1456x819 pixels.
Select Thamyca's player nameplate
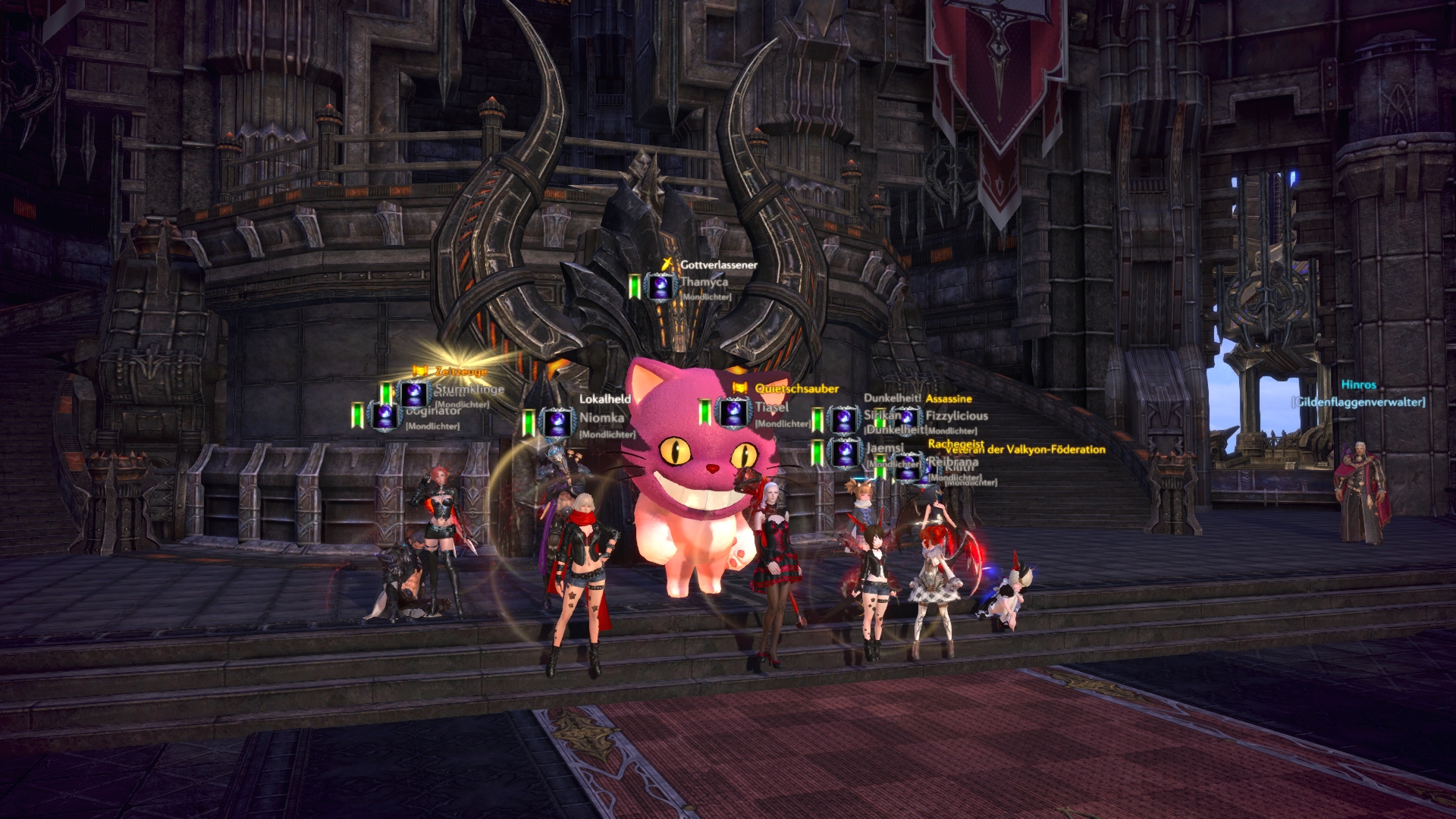click(x=703, y=282)
